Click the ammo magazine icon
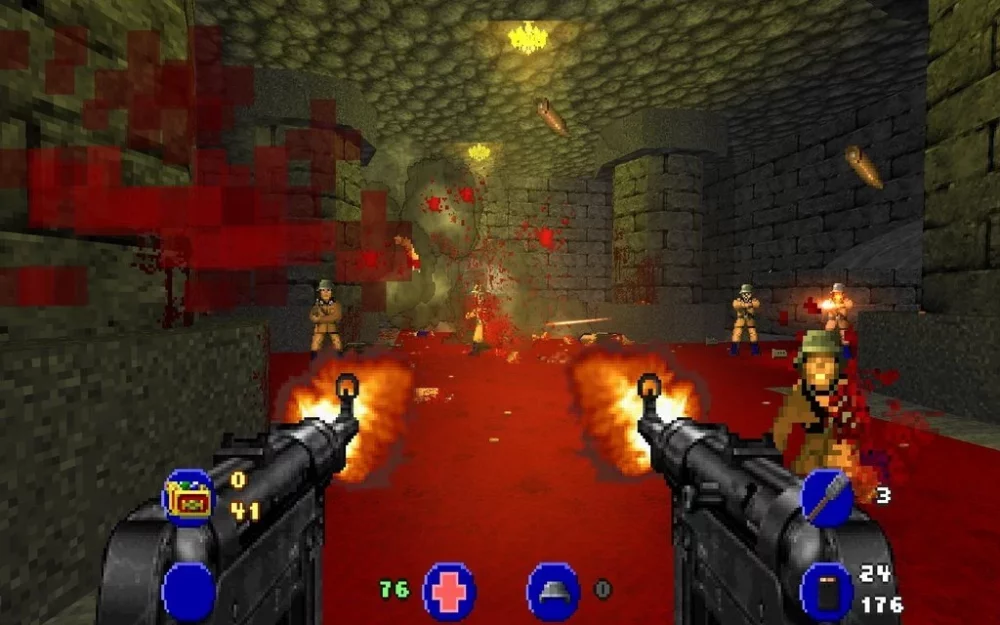1000x625 pixels. (x=826, y=591)
